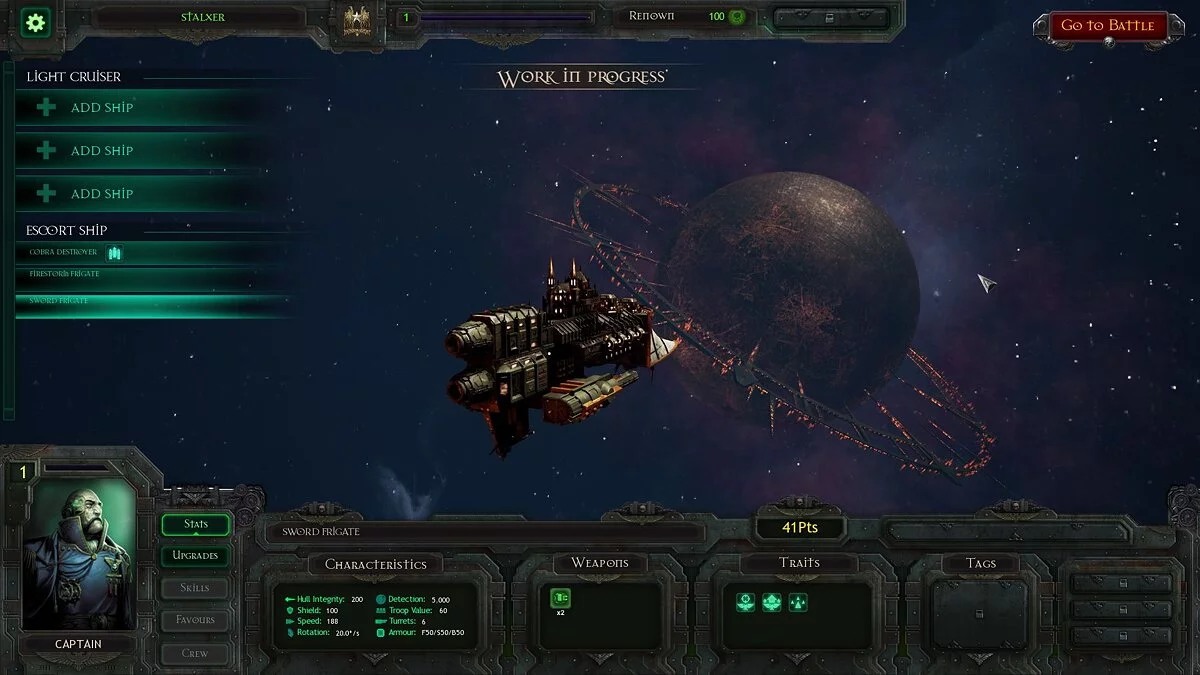The width and height of the screenshot is (1200, 675).
Task: Select the triangle trait icon
Action: point(797,602)
